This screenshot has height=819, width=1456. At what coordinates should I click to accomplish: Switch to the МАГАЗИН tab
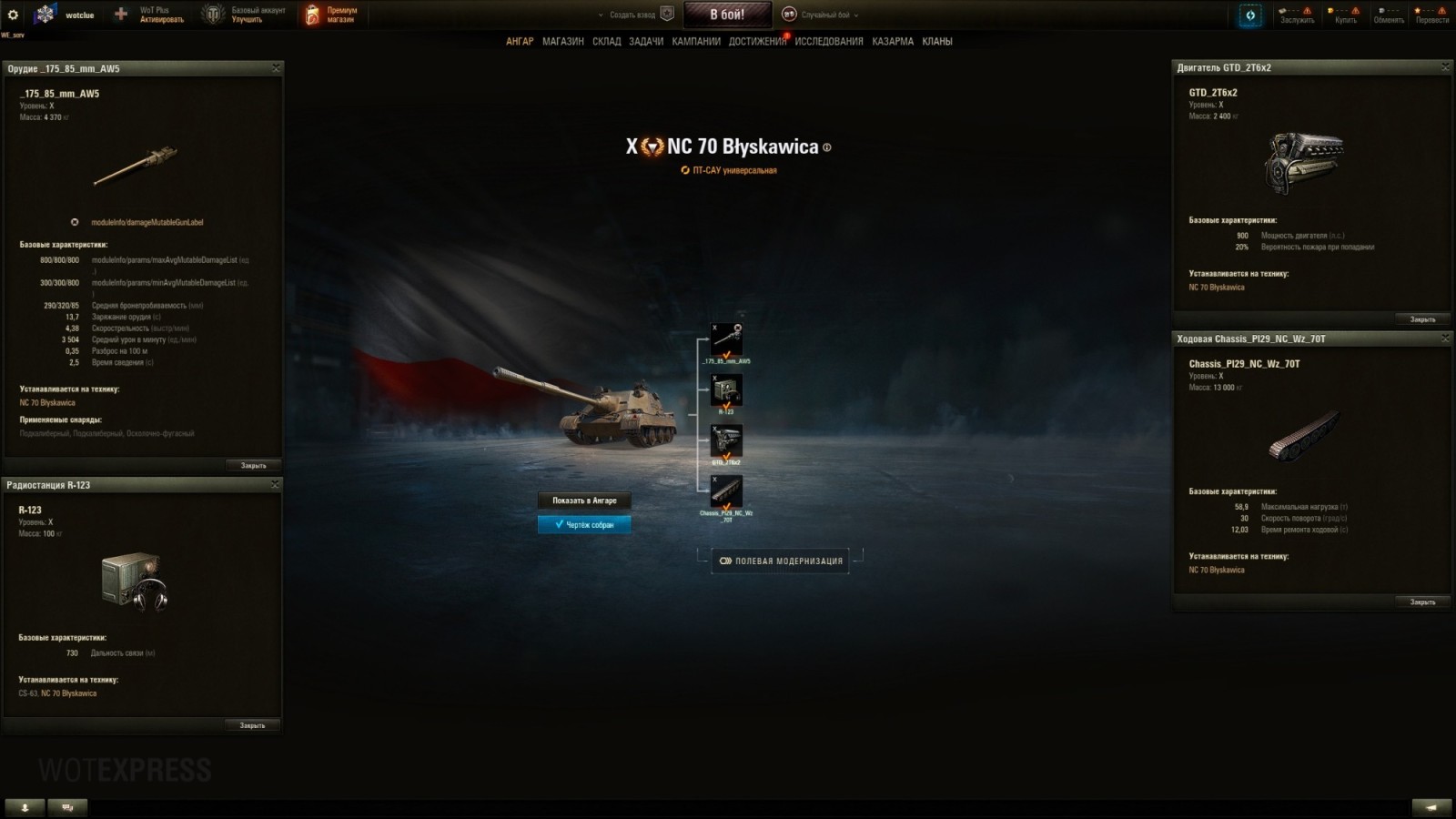[563, 41]
